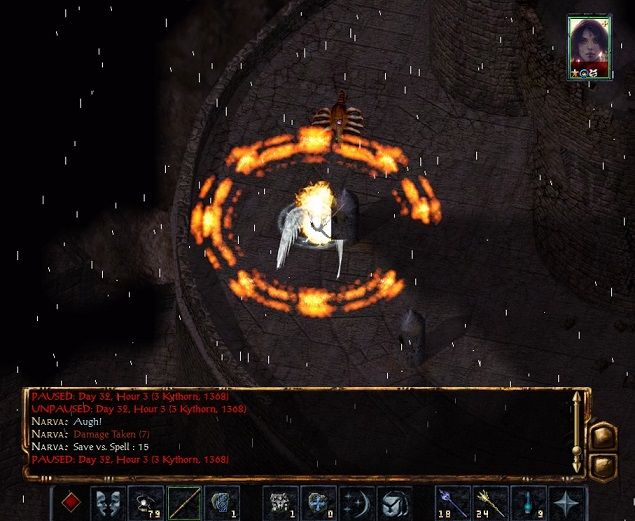The height and width of the screenshot is (521, 635).
Task: Use the round blue item with count 0
Action: pos(318,501)
